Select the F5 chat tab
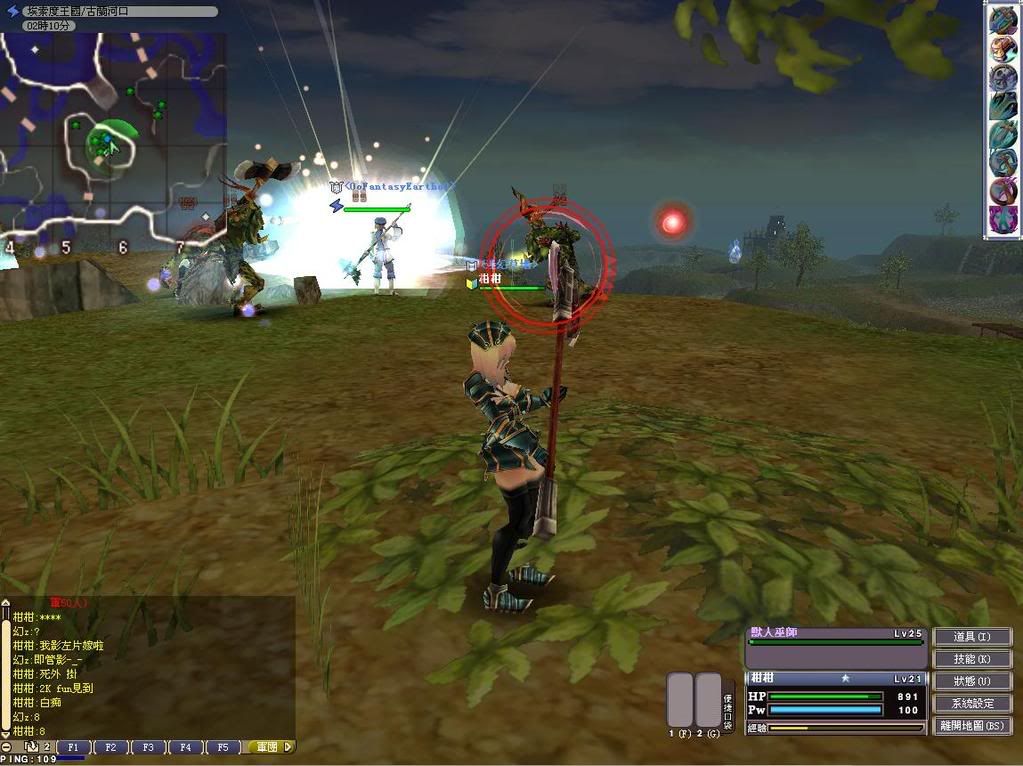This screenshot has height=766, width=1023. point(222,747)
